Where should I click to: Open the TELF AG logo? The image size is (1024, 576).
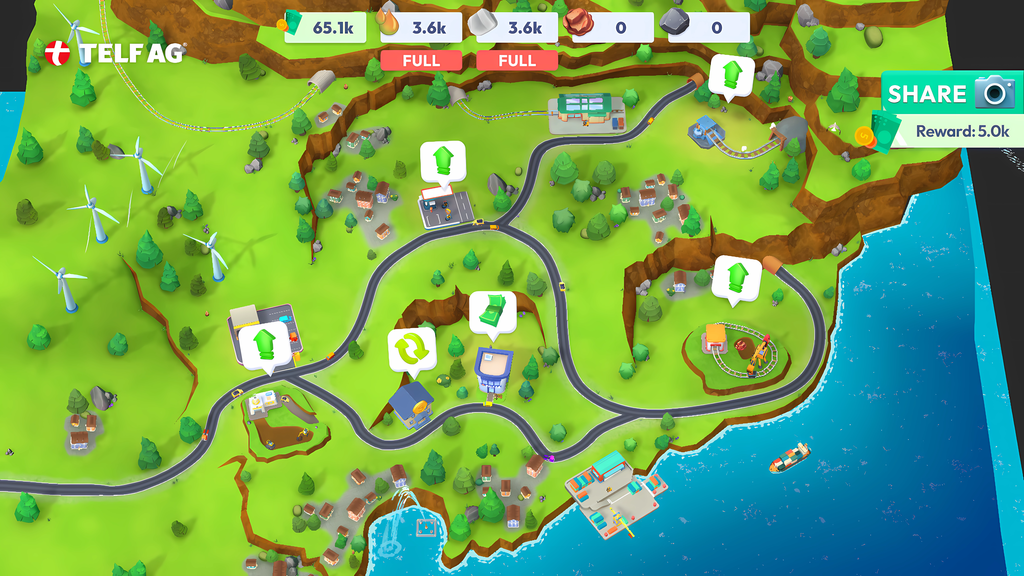115,53
